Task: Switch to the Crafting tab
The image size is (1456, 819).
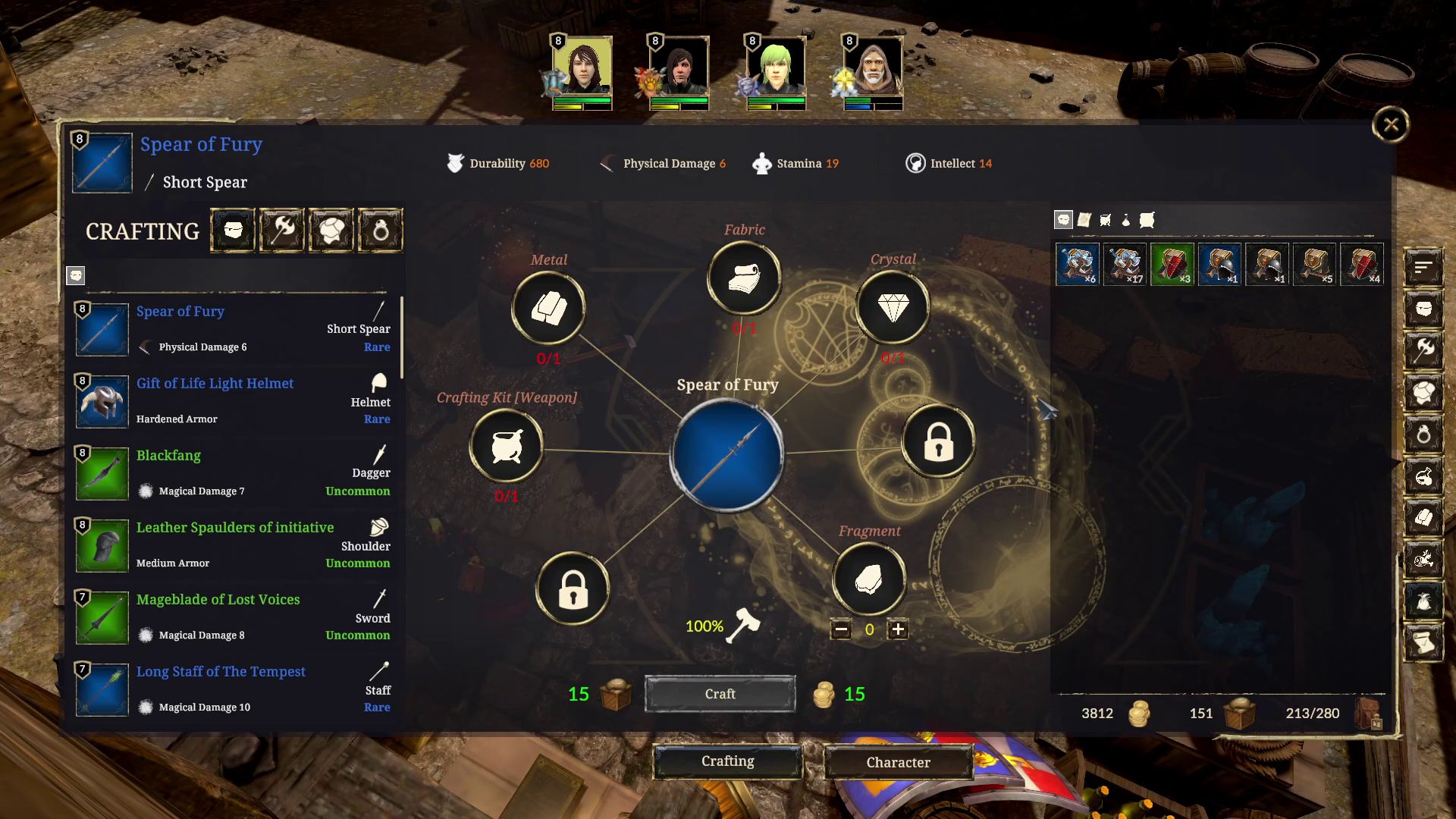Action: click(x=728, y=761)
